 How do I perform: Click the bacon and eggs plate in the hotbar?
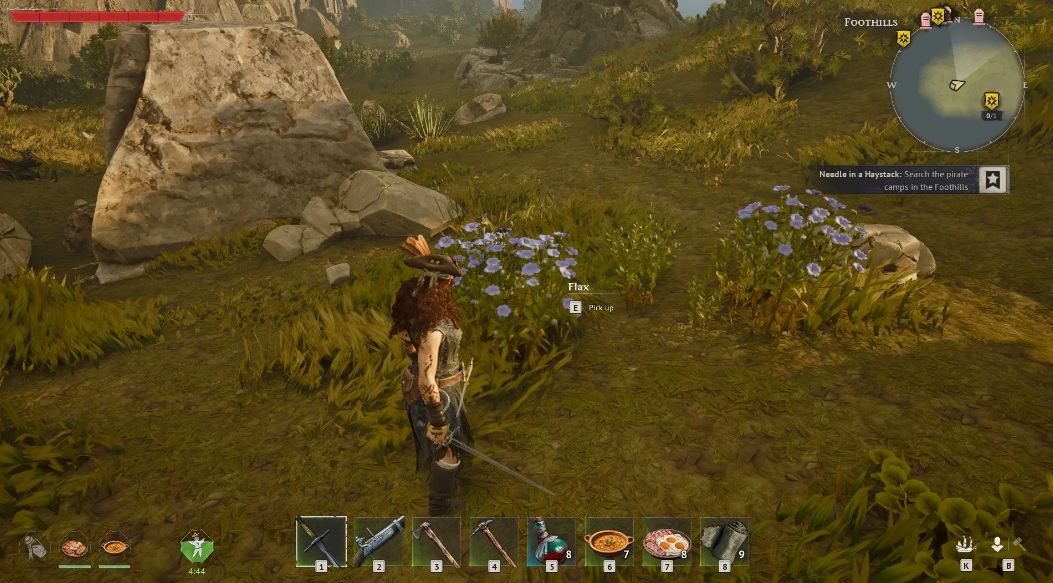(666, 541)
